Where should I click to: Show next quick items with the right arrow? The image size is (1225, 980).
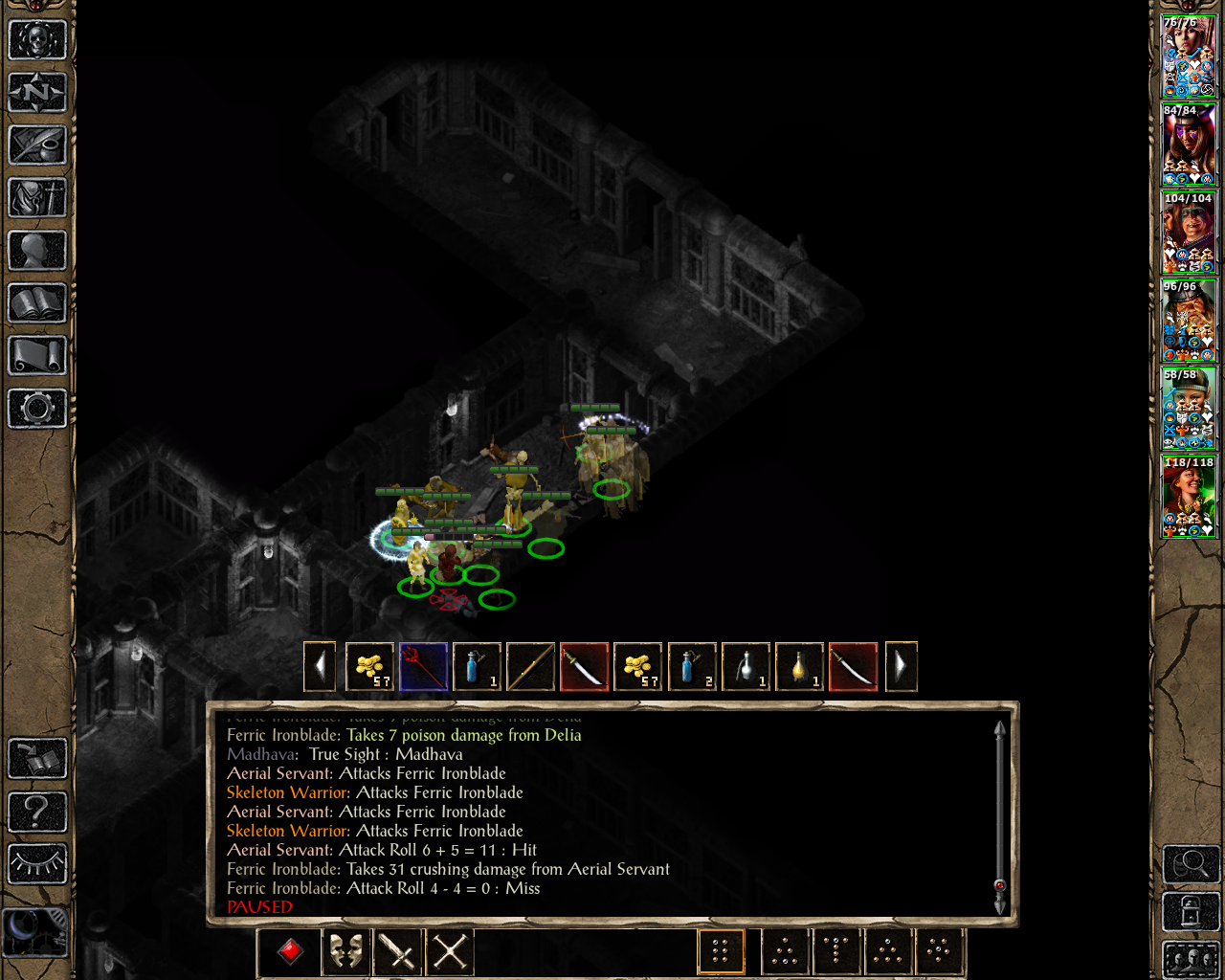pyautogui.click(x=901, y=666)
